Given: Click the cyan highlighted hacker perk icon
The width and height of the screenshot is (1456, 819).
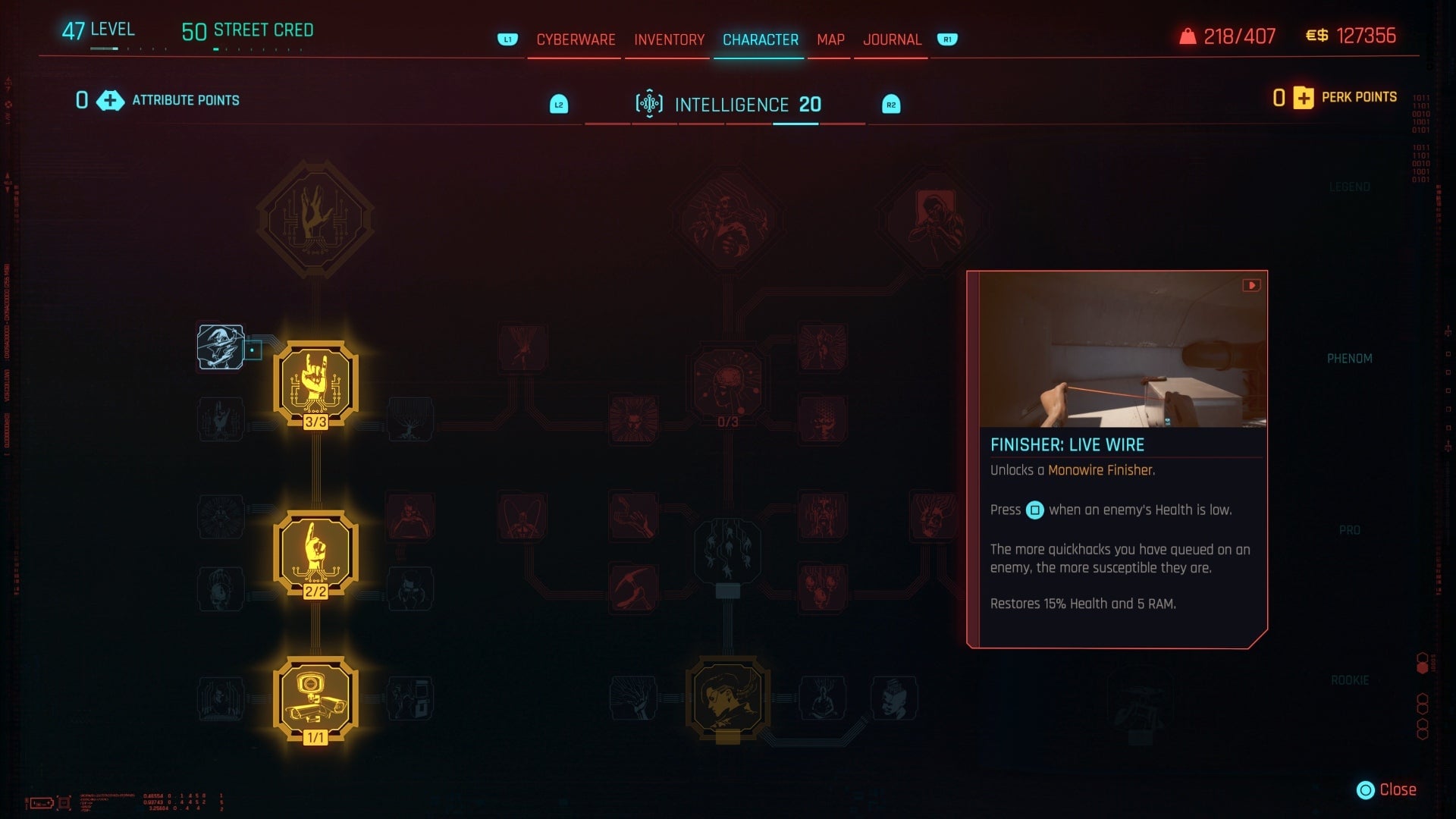Looking at the screenshot, I should (221, 347).
